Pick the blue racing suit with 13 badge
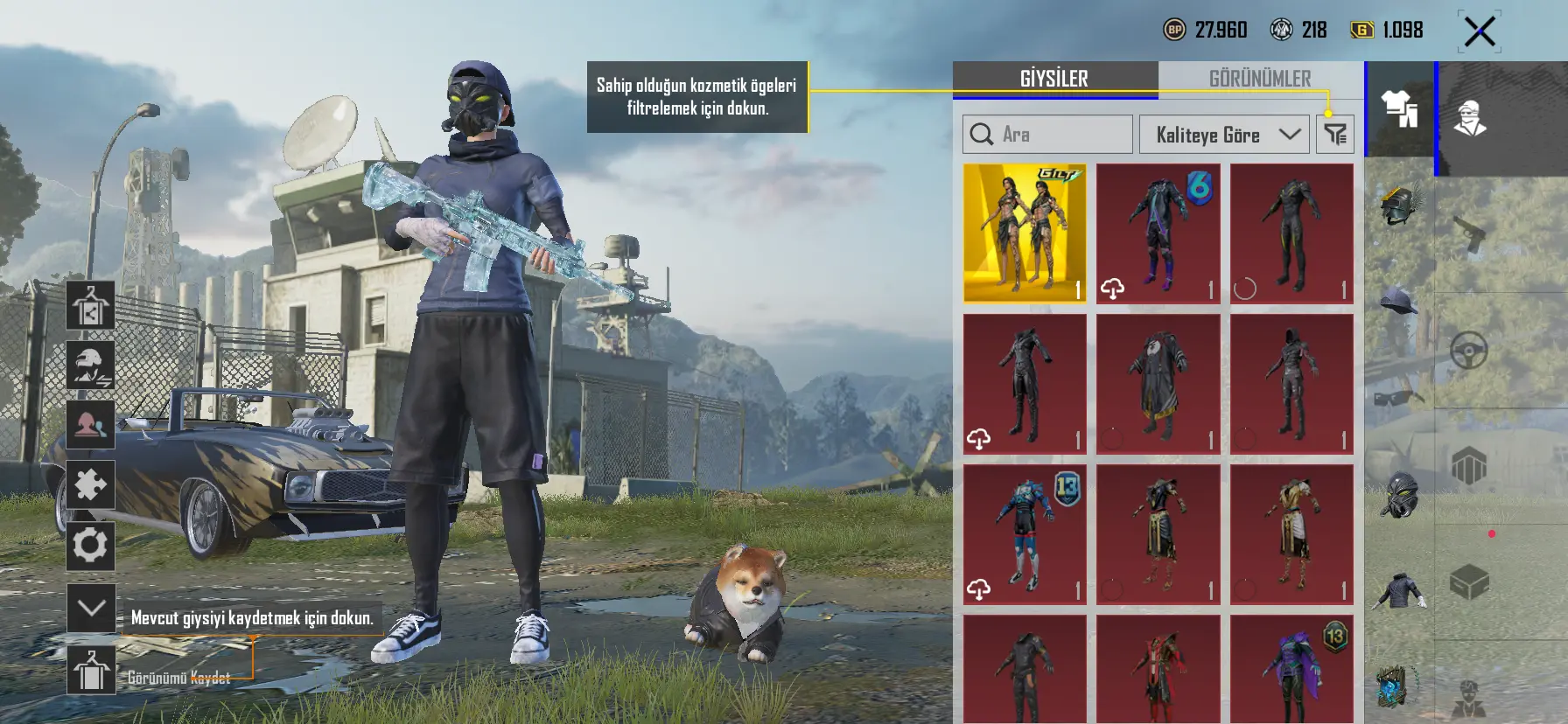This screenshot has height=724, width=1568. pyautogui.click(x=1025, y=534)
